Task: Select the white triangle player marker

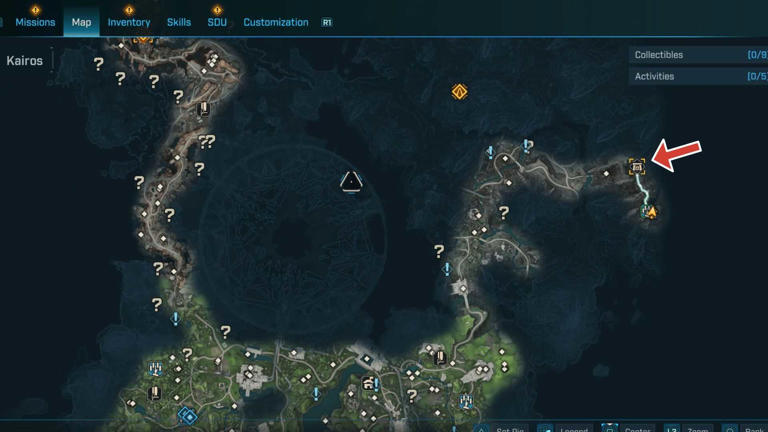Action: [x=351, y=181]
